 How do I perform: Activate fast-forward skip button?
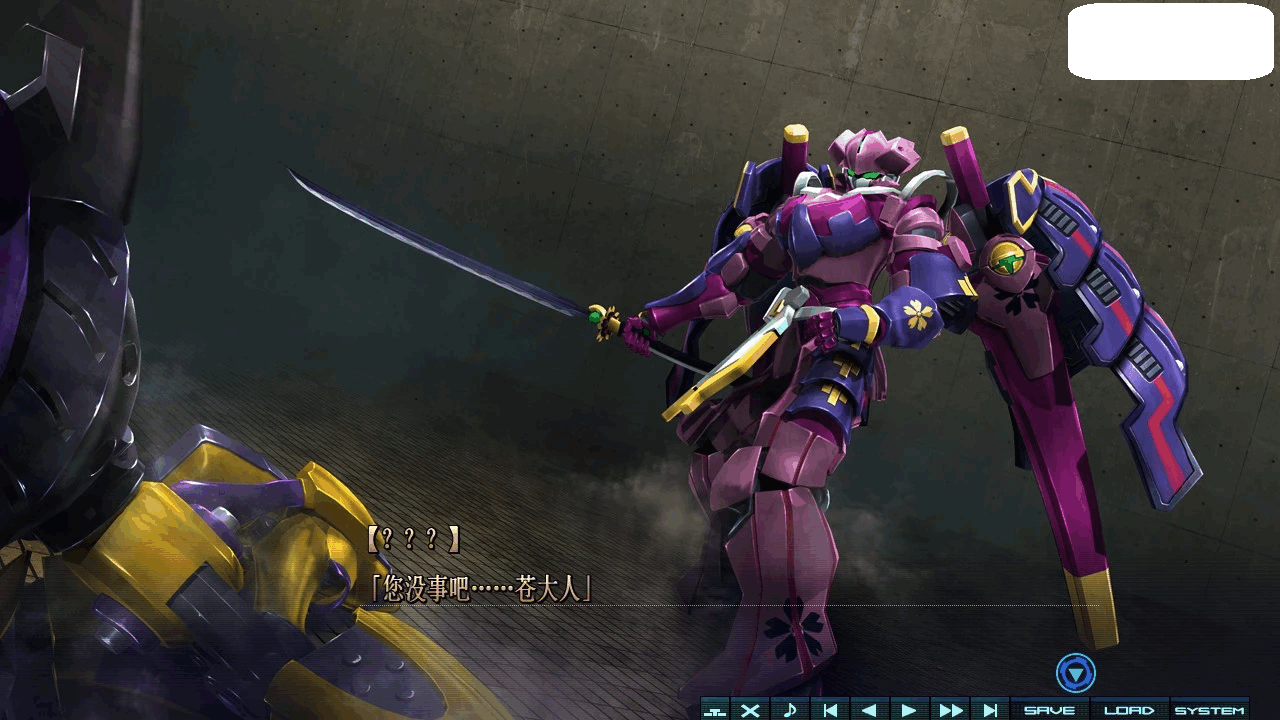[x=950, y=709]
